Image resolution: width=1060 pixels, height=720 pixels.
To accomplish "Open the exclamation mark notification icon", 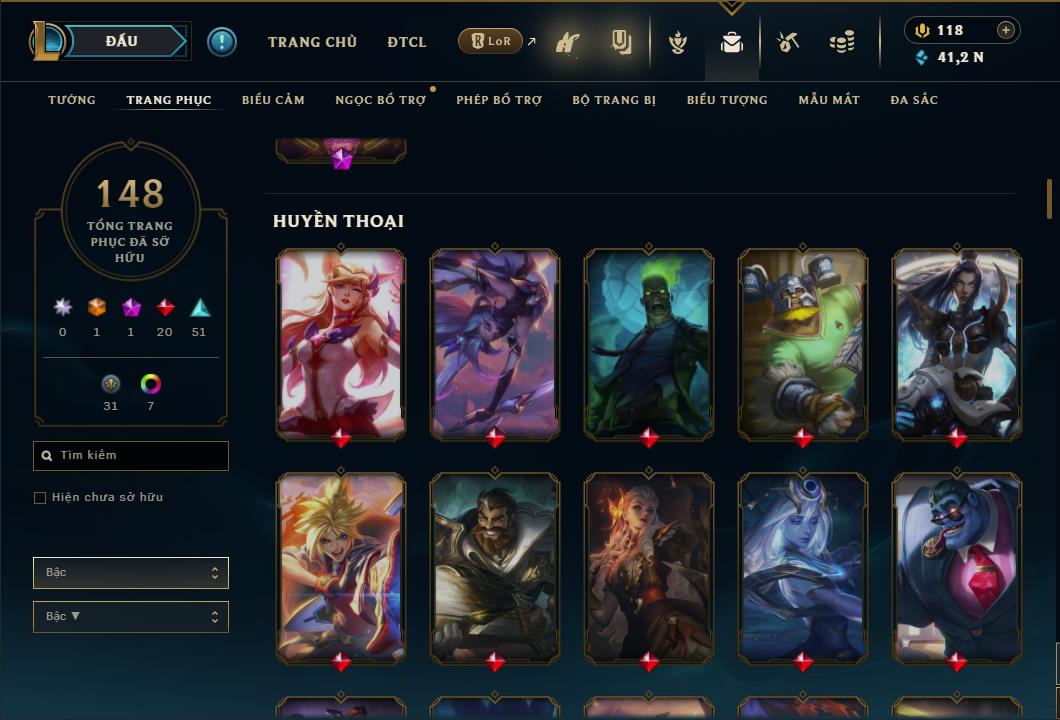I will [222, 41].
